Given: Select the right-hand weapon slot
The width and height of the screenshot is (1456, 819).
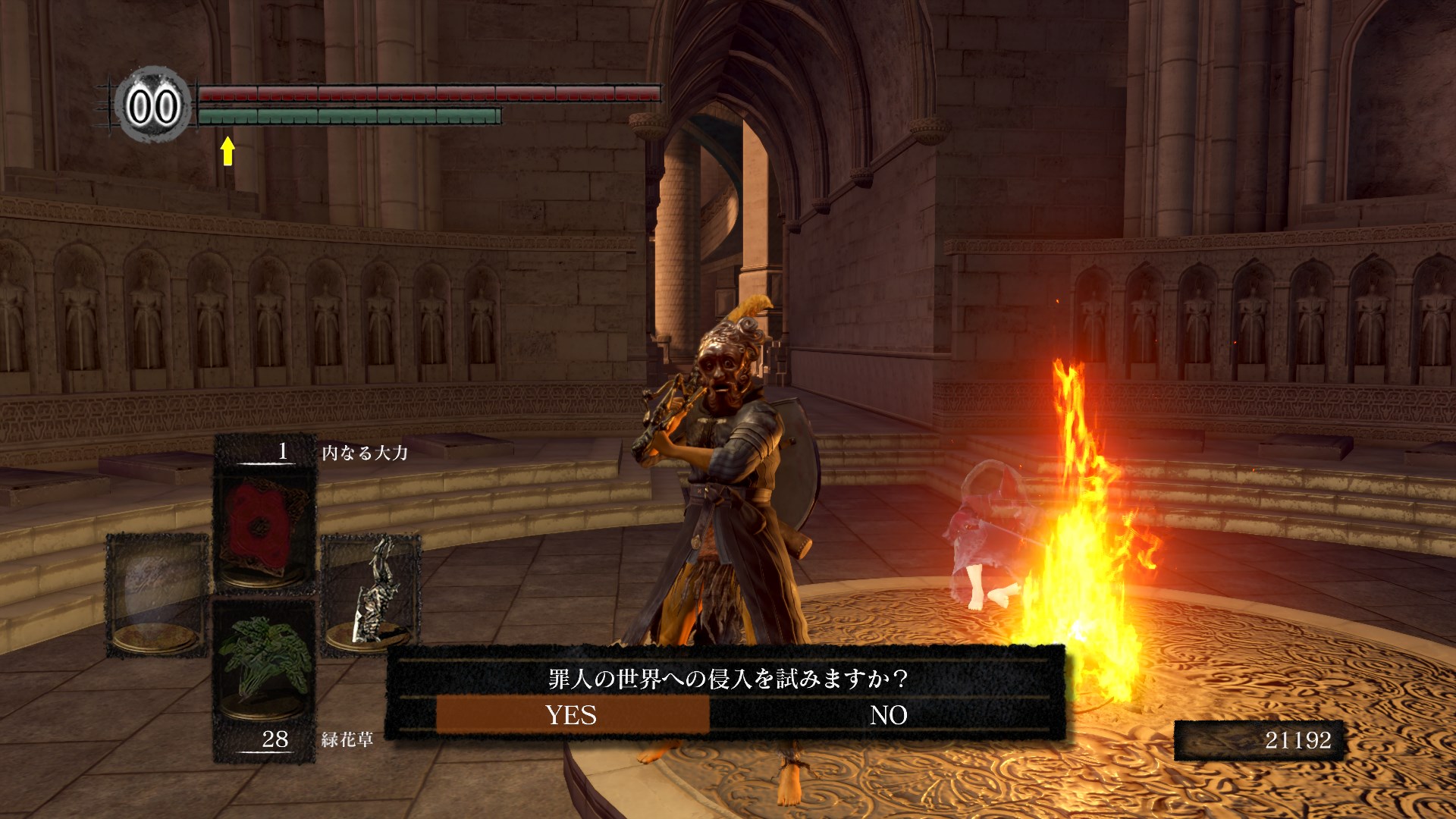Looking at the screenshot, I should [372, 594].
